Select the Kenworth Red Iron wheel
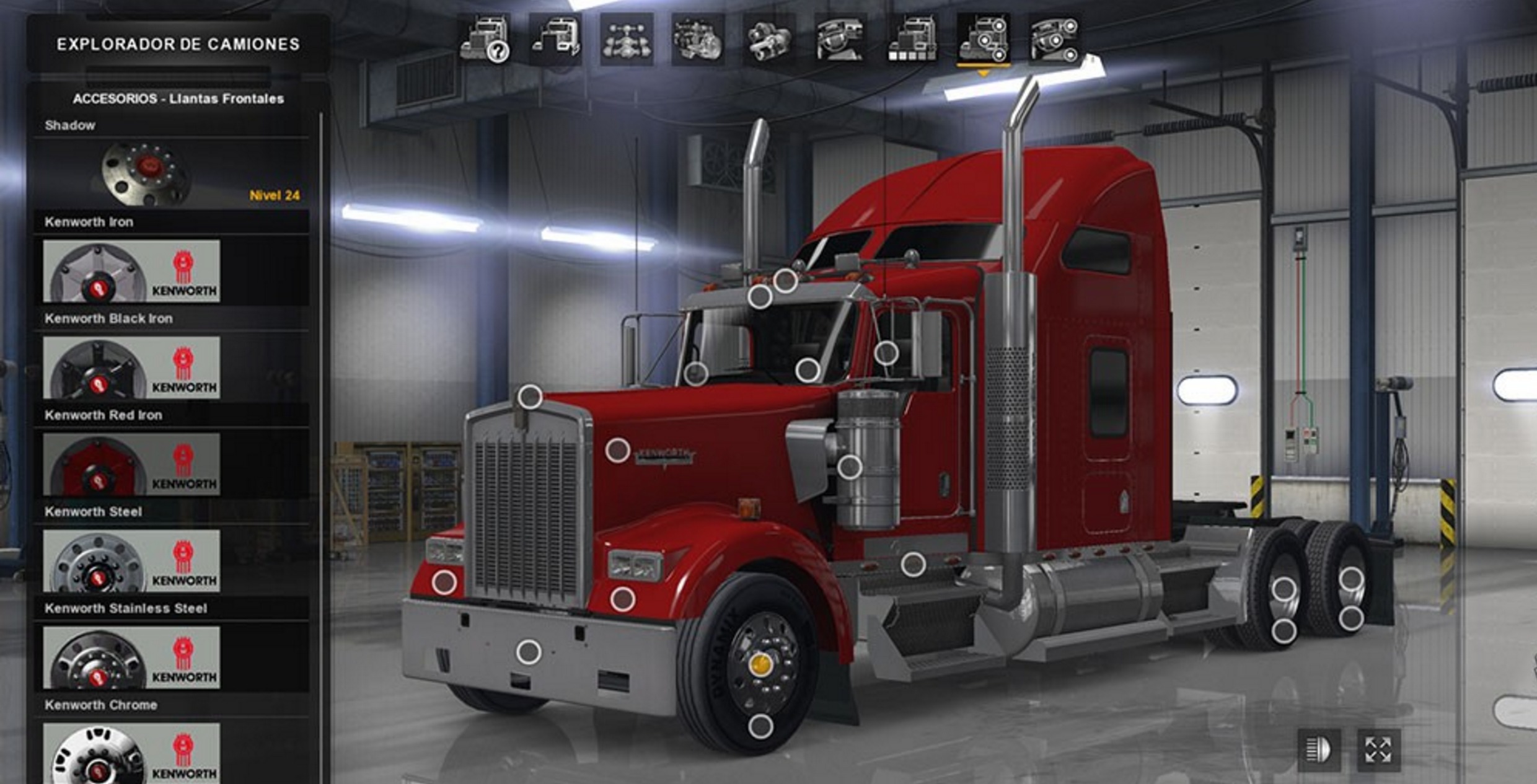 131,465
